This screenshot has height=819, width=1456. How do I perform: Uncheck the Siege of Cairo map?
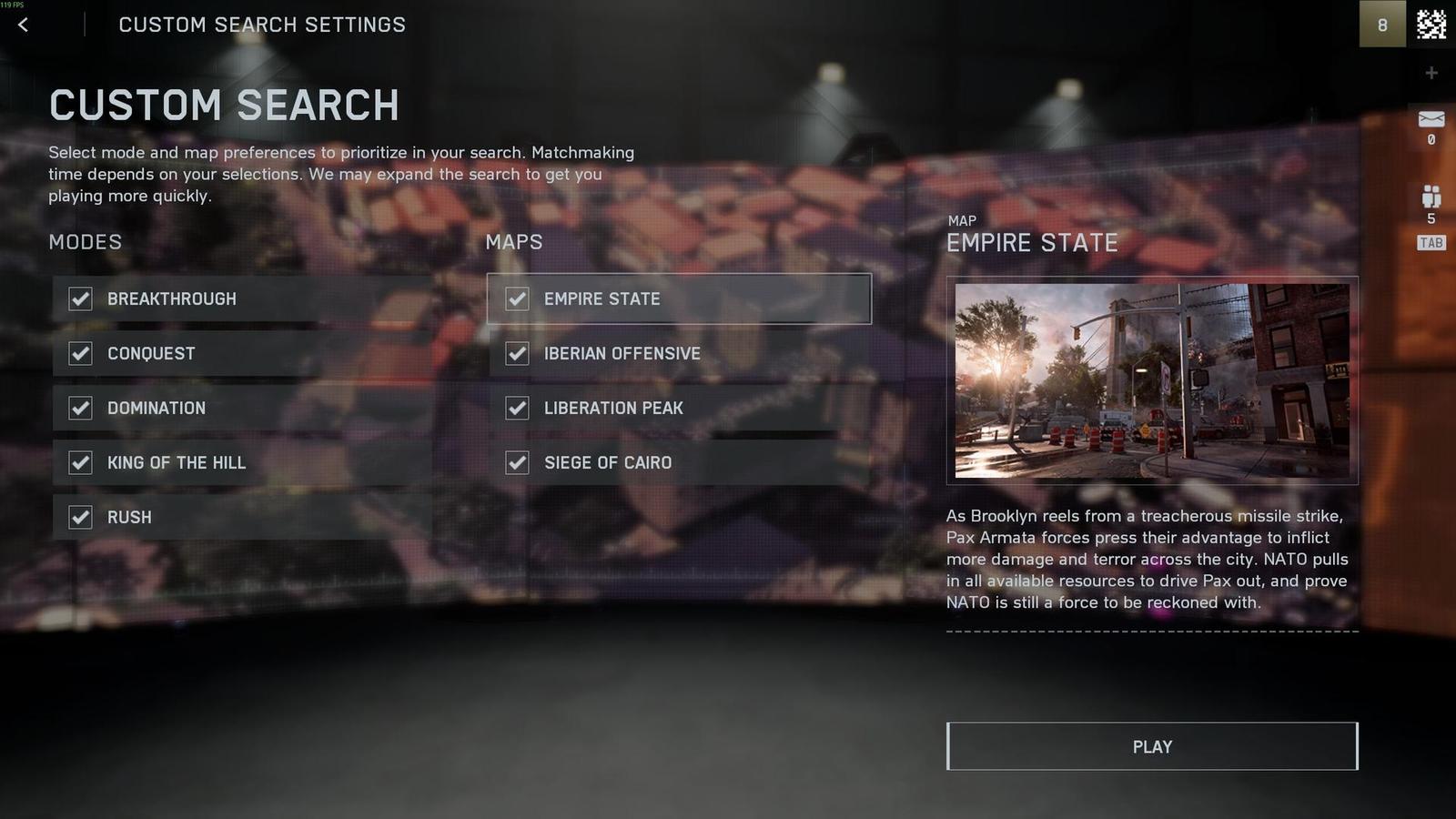(x=517, y=462)
